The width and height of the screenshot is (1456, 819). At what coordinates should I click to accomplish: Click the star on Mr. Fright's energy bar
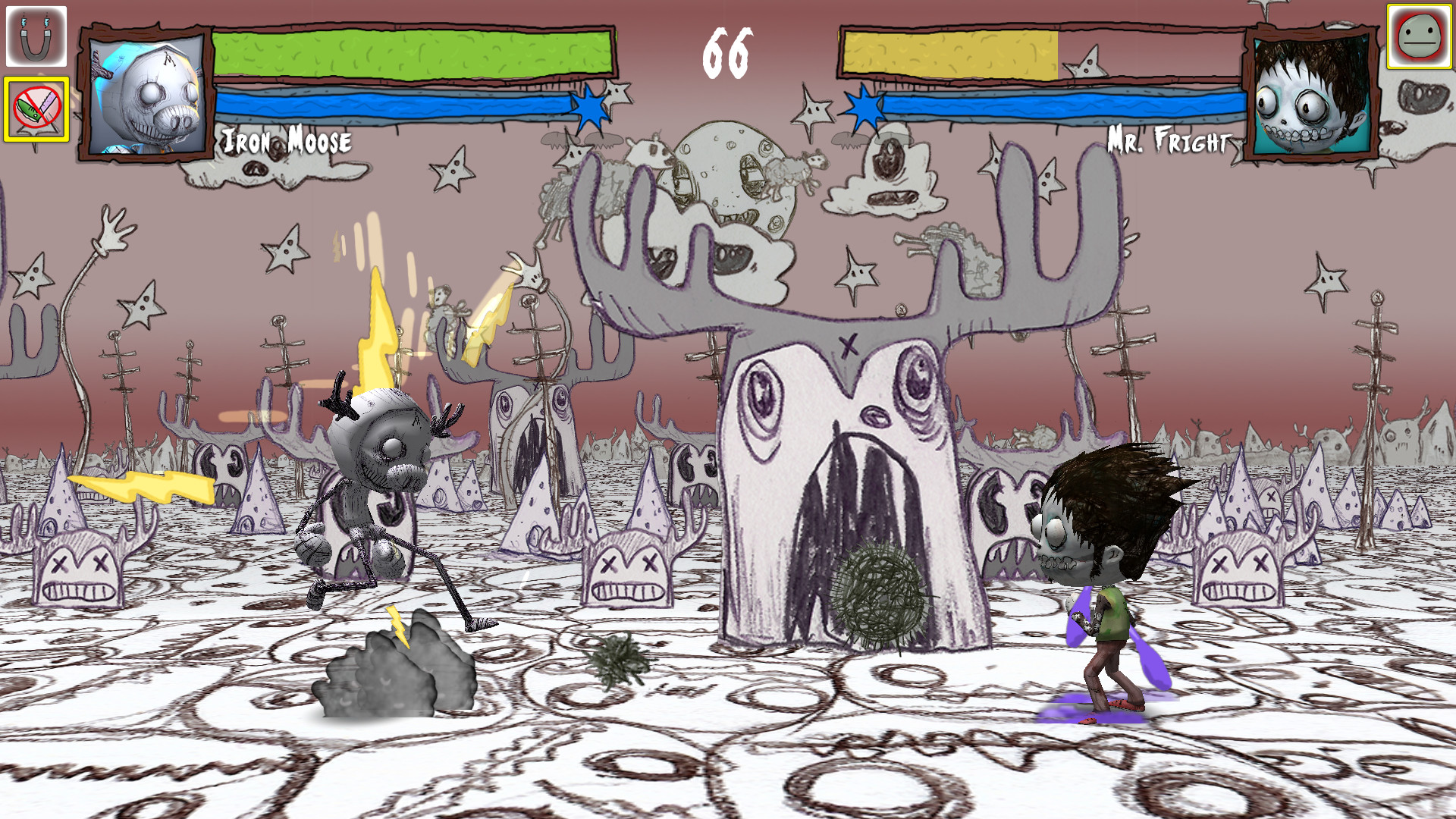click(x=864, y=106)
